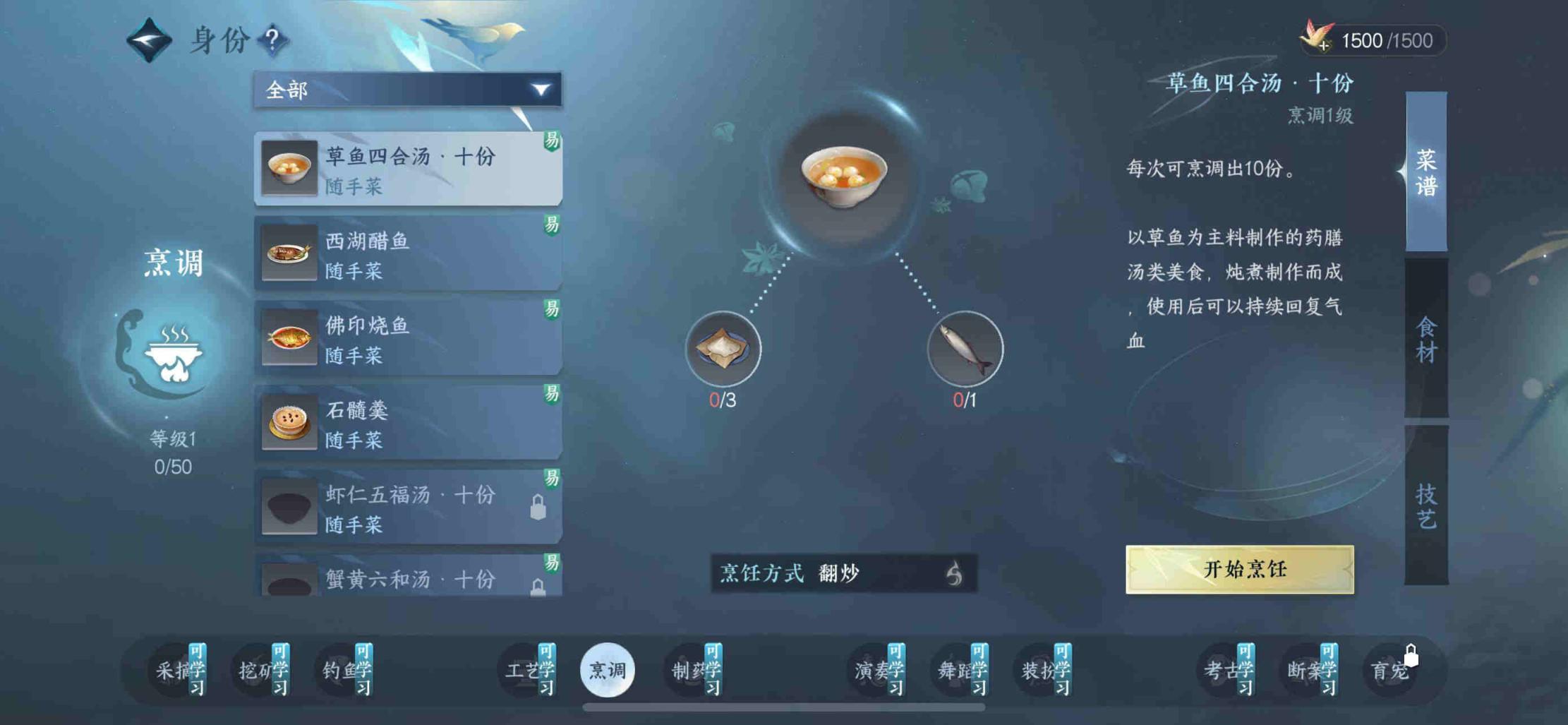Click the 开始烹饪 button

coord(1239,569)
